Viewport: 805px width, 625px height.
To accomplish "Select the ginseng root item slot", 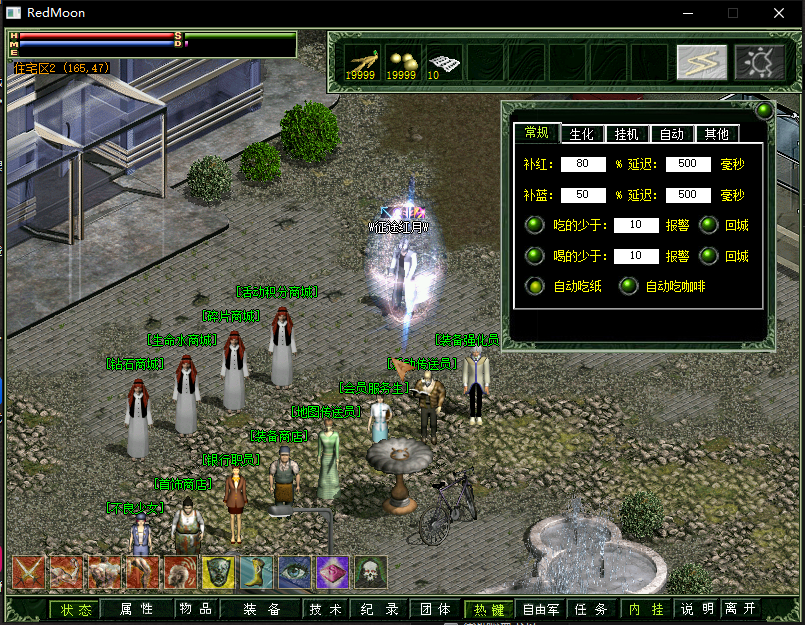I will (360, 62).
